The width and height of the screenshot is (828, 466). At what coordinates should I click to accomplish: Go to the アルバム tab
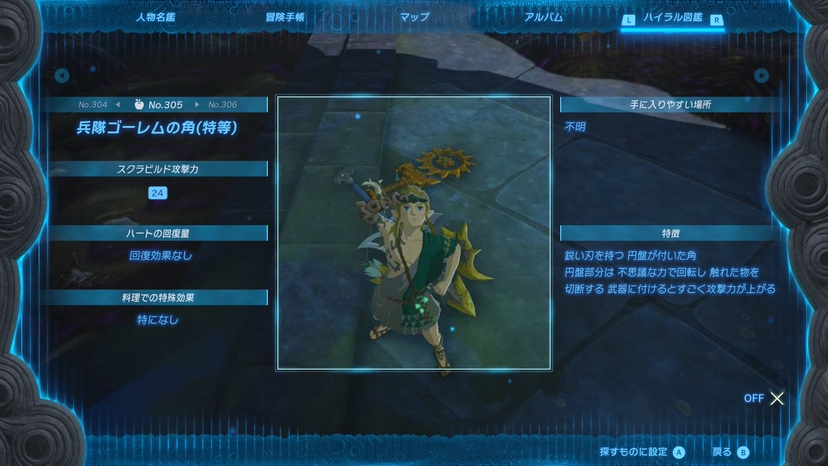543,17
